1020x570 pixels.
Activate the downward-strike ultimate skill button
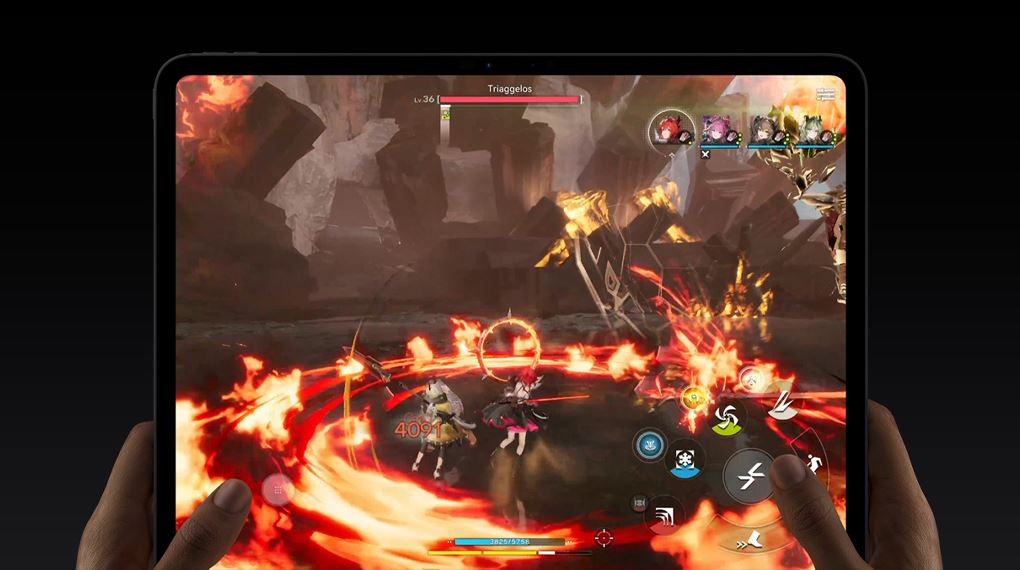(x=781, y=403)
